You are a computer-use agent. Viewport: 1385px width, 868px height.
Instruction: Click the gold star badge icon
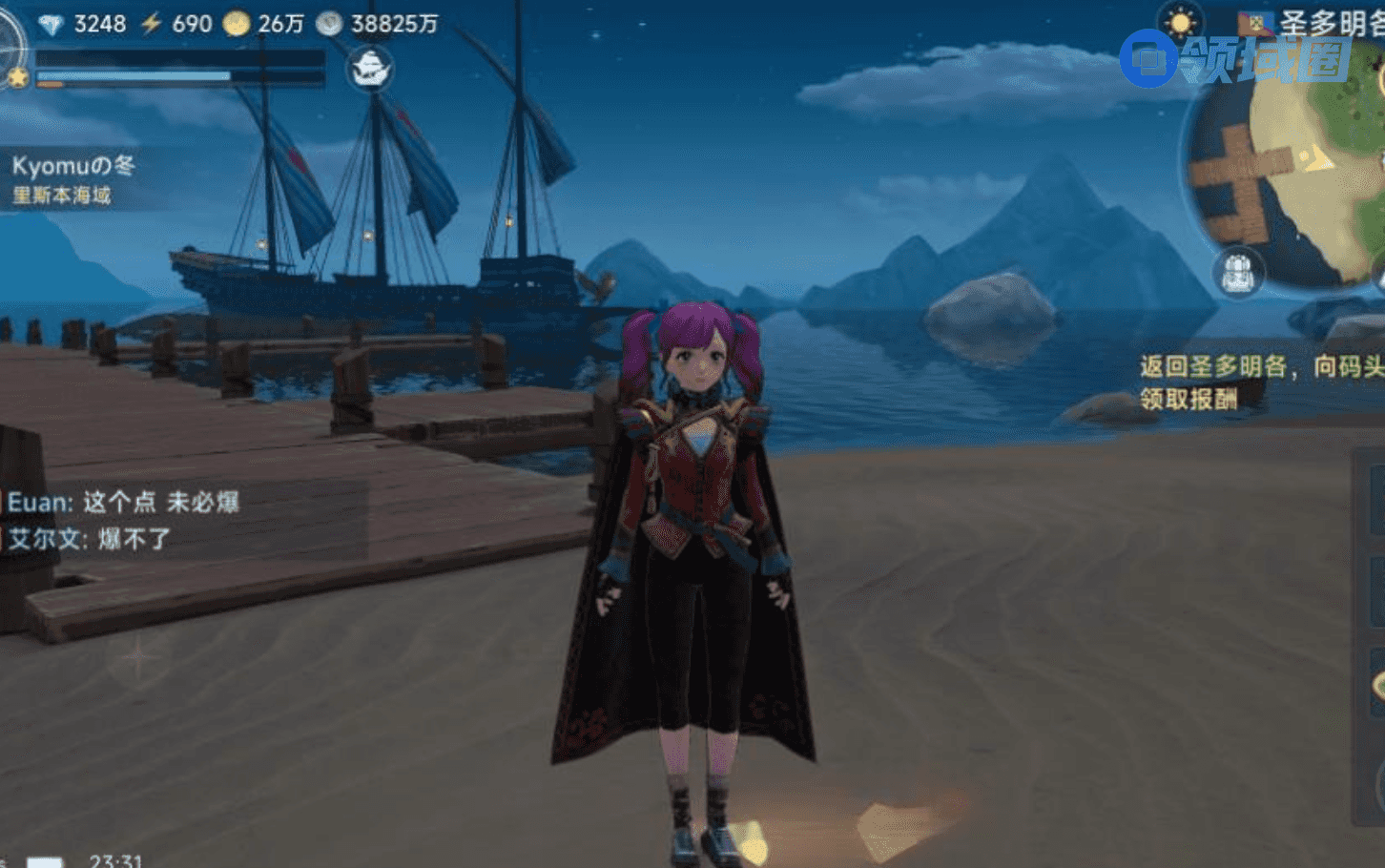point(17,77)
